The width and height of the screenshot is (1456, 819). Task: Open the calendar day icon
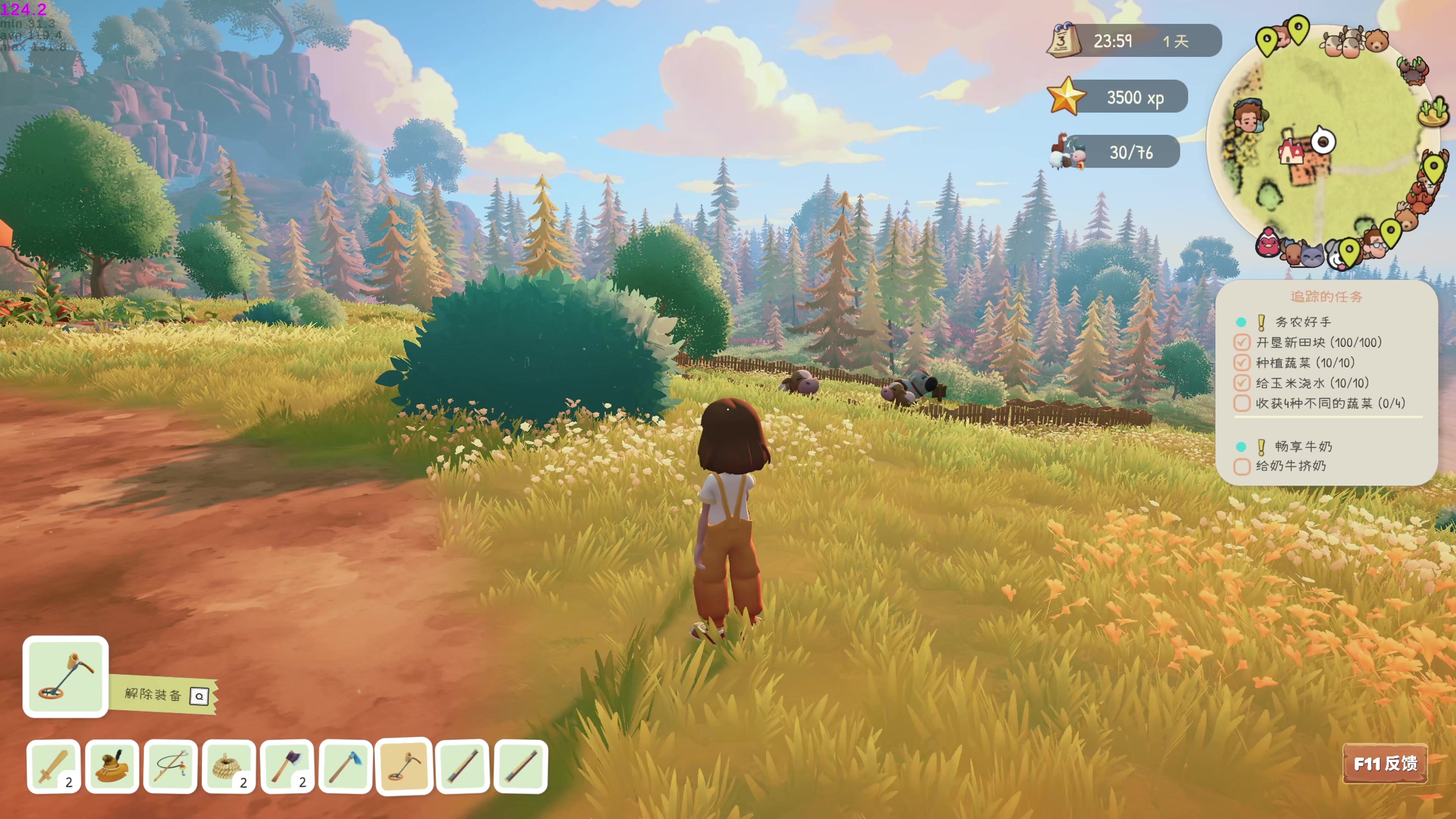tap(1063, 40)
